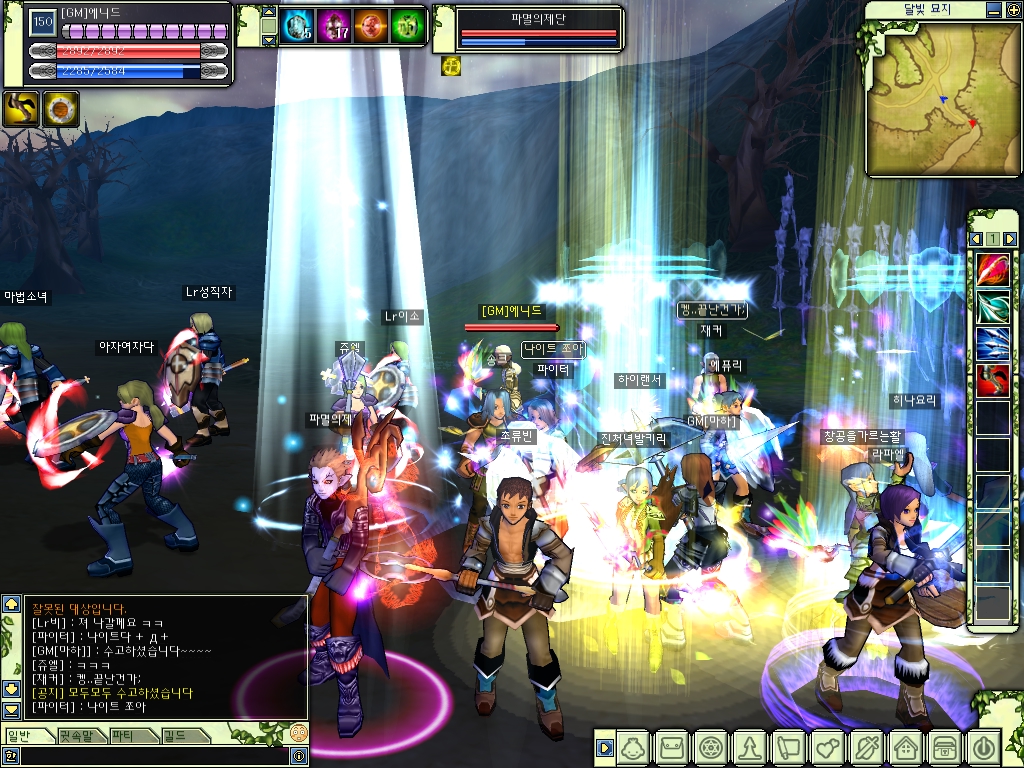Open the scroll quest menu
This screenshot has width=1024, height=768.
789,748
